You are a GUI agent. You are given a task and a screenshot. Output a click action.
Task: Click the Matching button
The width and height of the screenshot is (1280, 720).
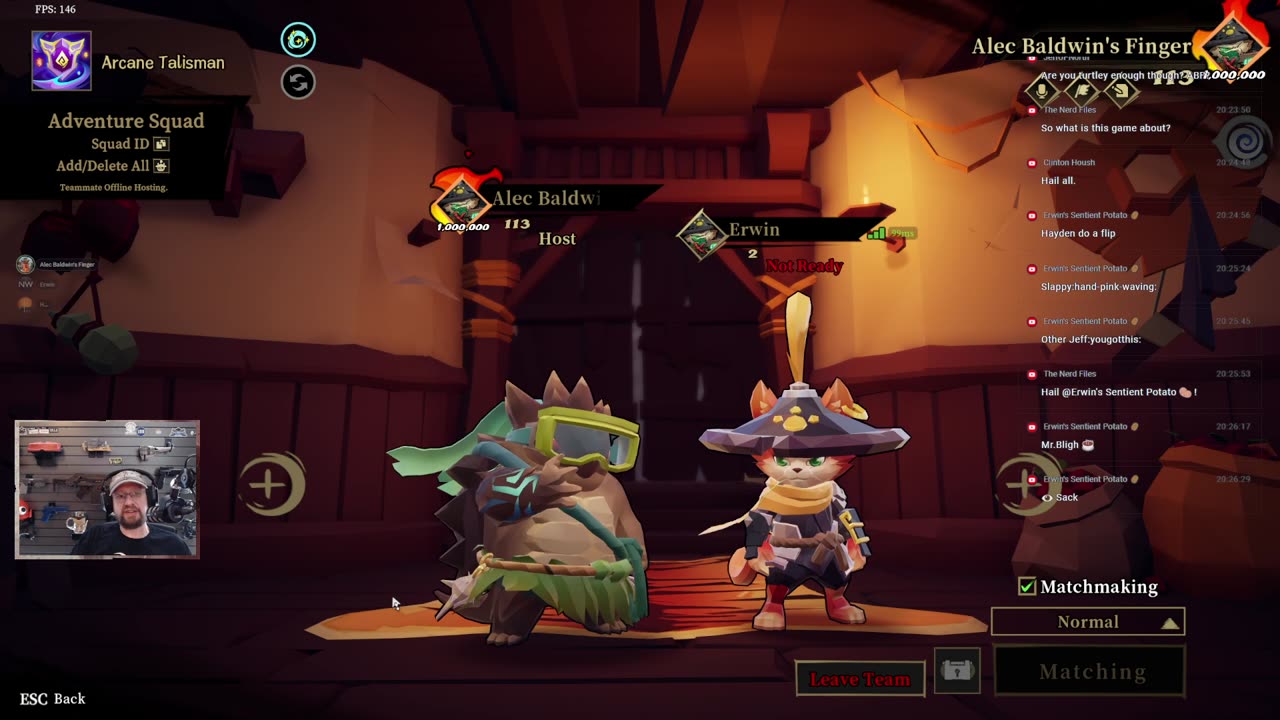click(1091, 672)
